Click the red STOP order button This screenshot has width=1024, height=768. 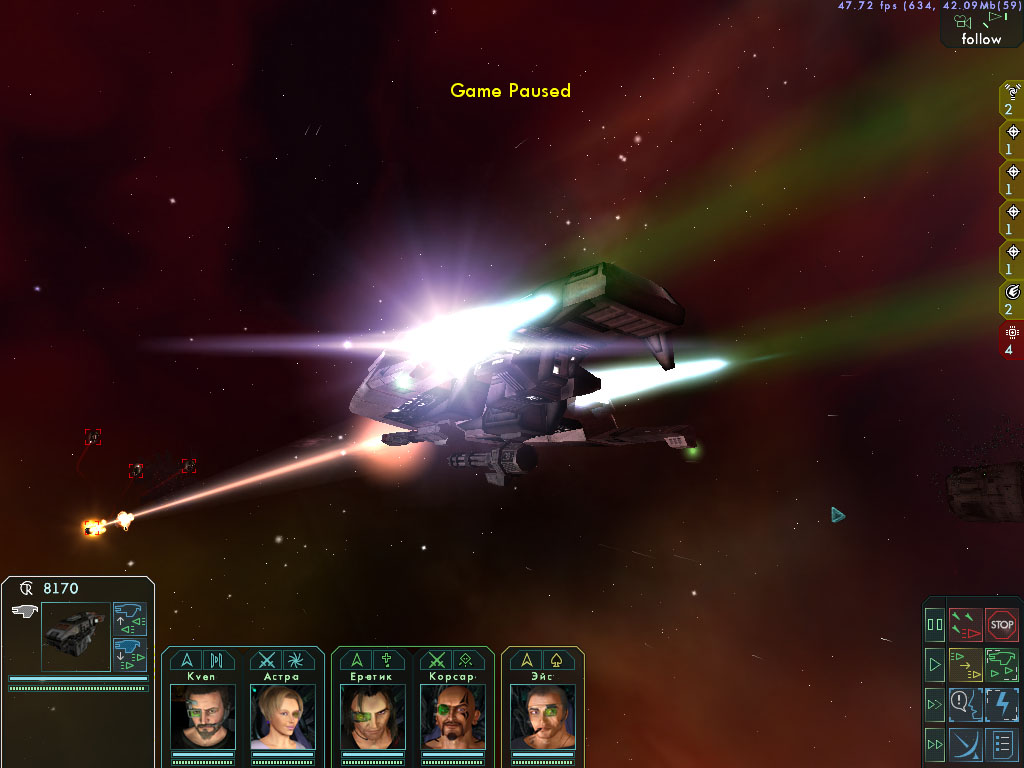pyautogui.click(x=1002, y=626)
